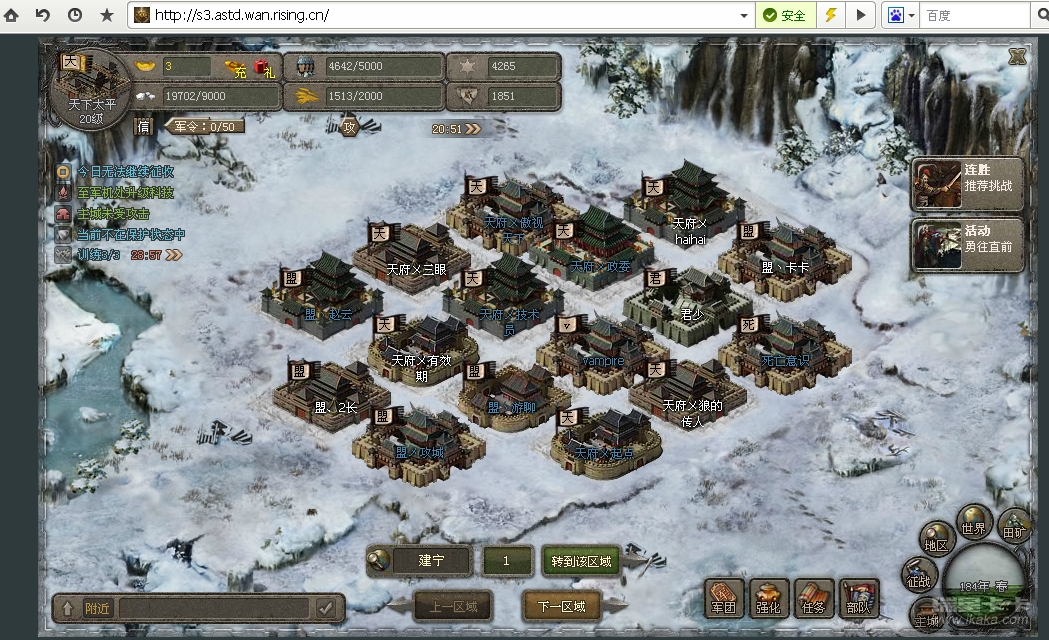Viewport: 1049px width, 640px height.
Task: Open the red 礼 gift box
Action: point(264,68)
